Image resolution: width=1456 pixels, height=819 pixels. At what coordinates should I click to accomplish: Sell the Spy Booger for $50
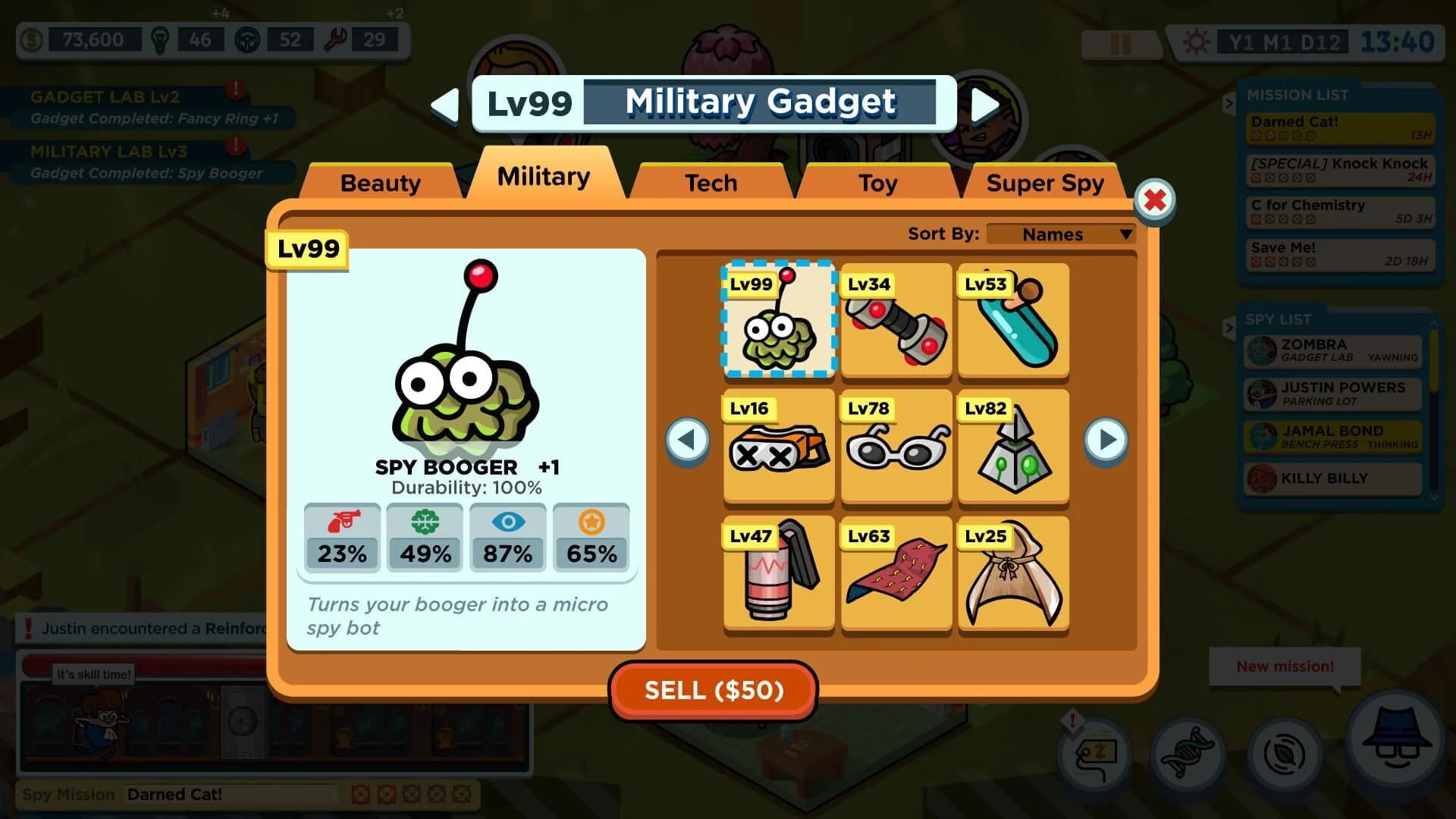point(714,690)
